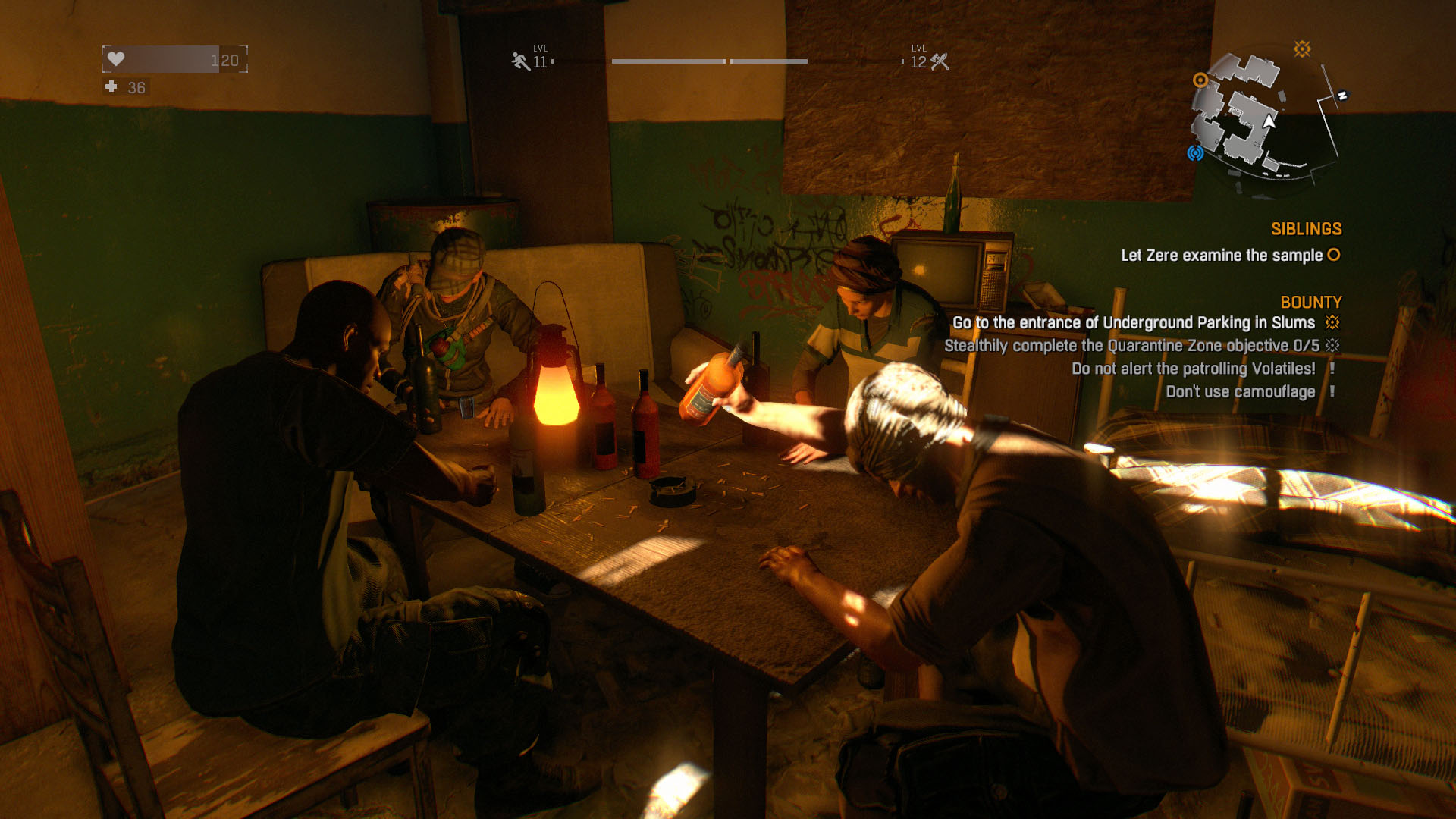Select the Quarantine Zone stealth bounty
Viewport: 1456px width, 819px height.
click(x=1131, y=346)
